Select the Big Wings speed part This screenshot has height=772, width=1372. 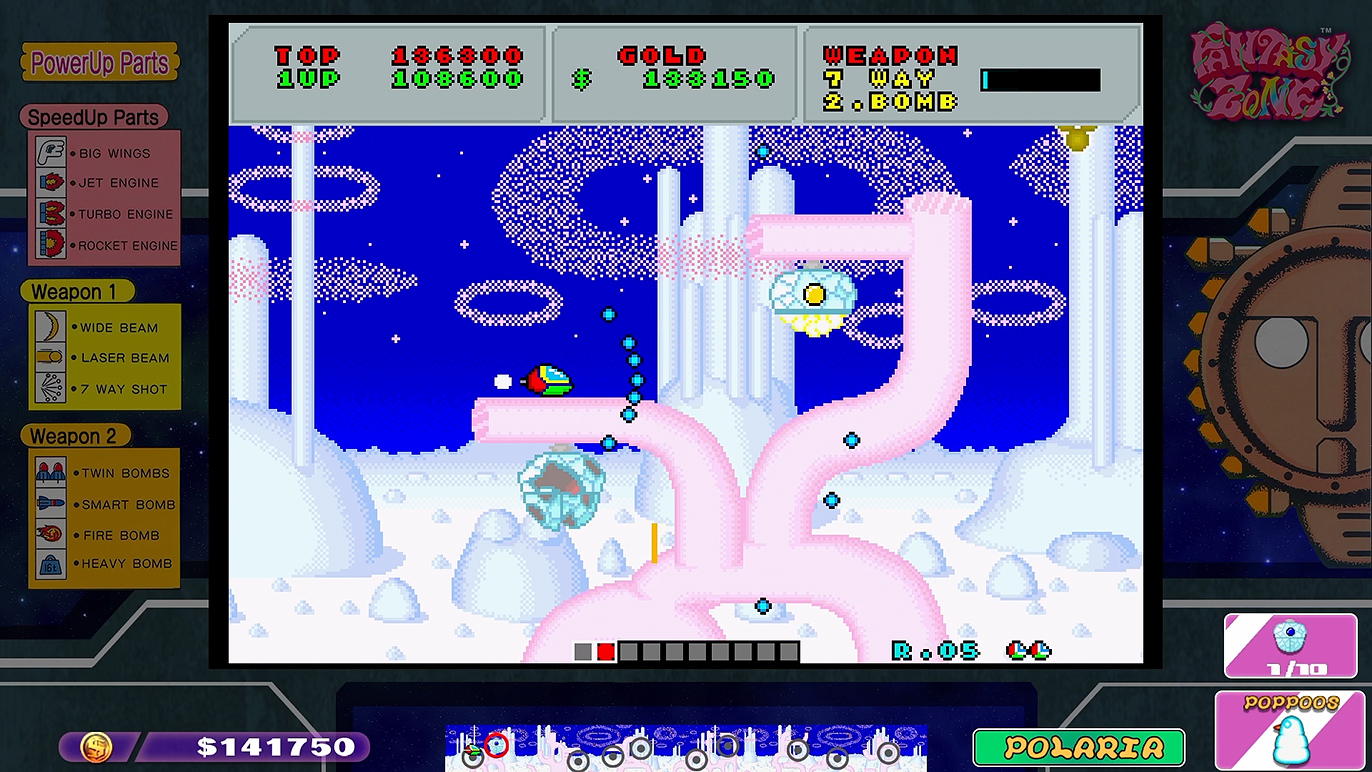(x=104, y=153)
